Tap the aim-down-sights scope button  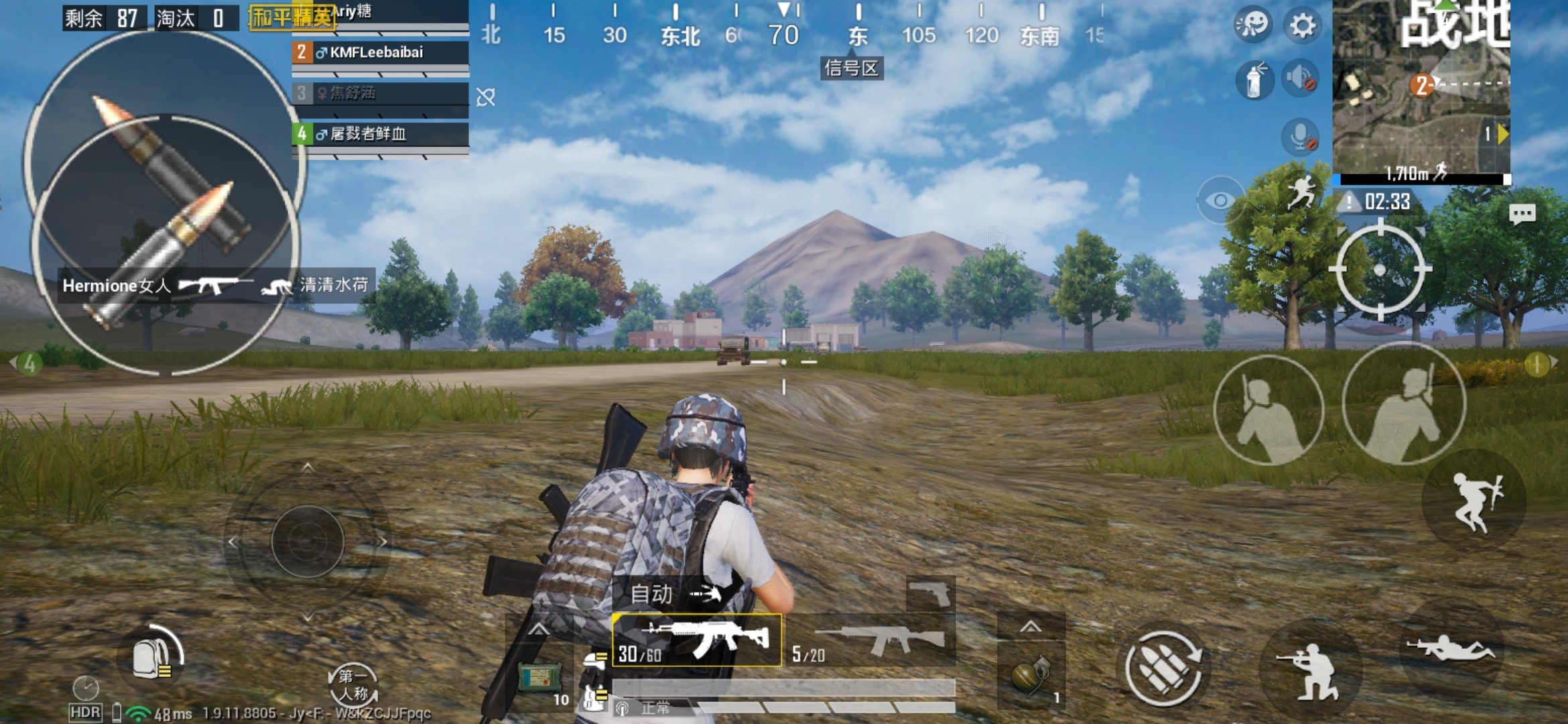point(1380,270)
